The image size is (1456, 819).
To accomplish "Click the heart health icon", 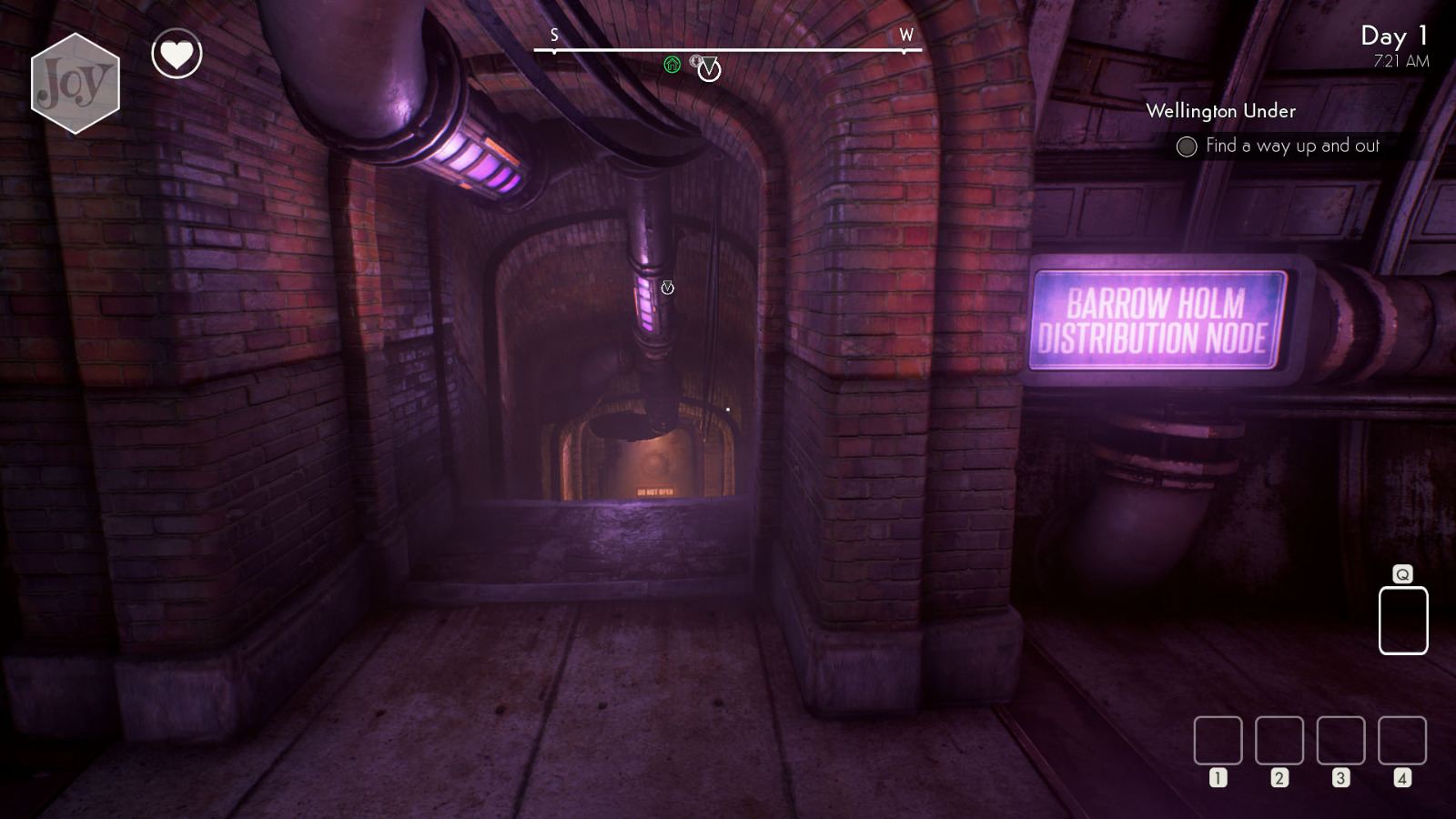I will (x=175, y=55).
